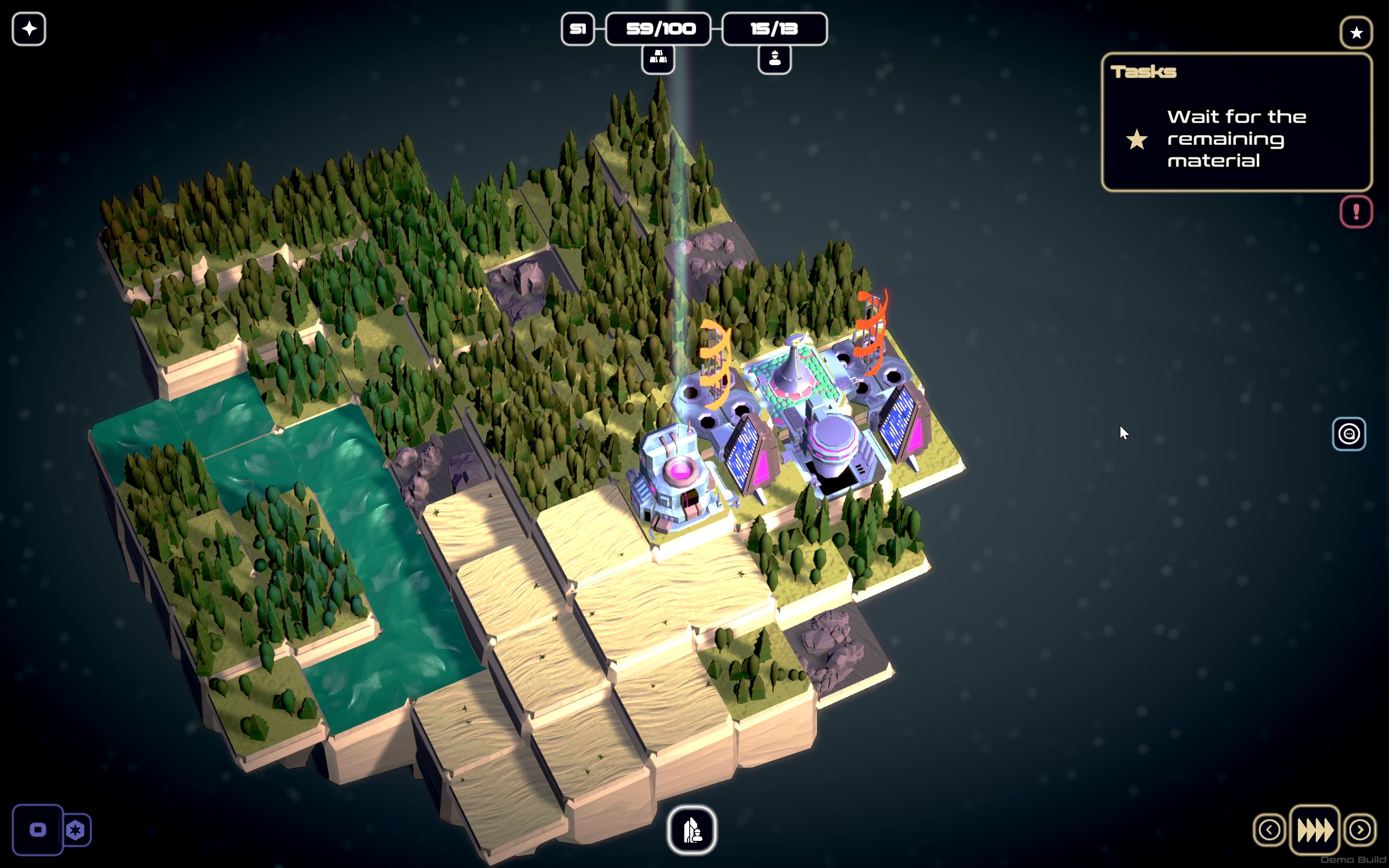This screenshot has width=1389, height=868.
Task: Click the S1 stage indicator
Action: (x=577, y=29)
